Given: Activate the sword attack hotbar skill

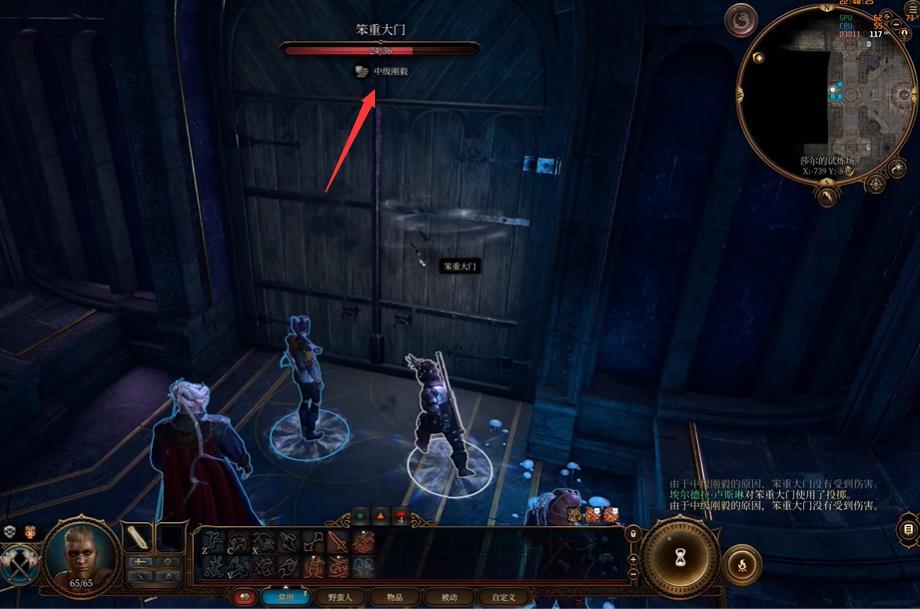Looking at the screenshot, I should pos(338,543).
